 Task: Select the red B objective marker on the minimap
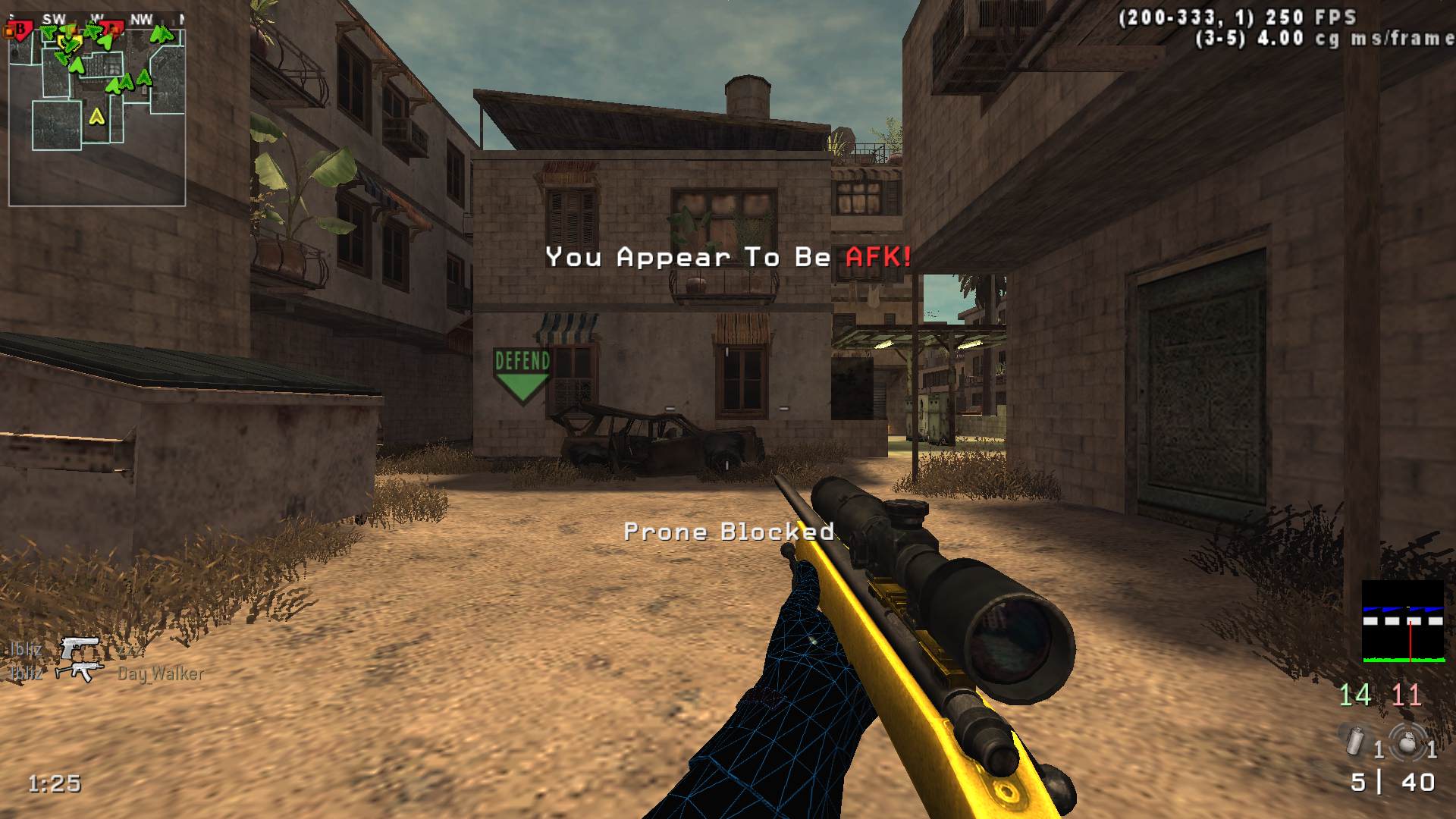[18, 30]
